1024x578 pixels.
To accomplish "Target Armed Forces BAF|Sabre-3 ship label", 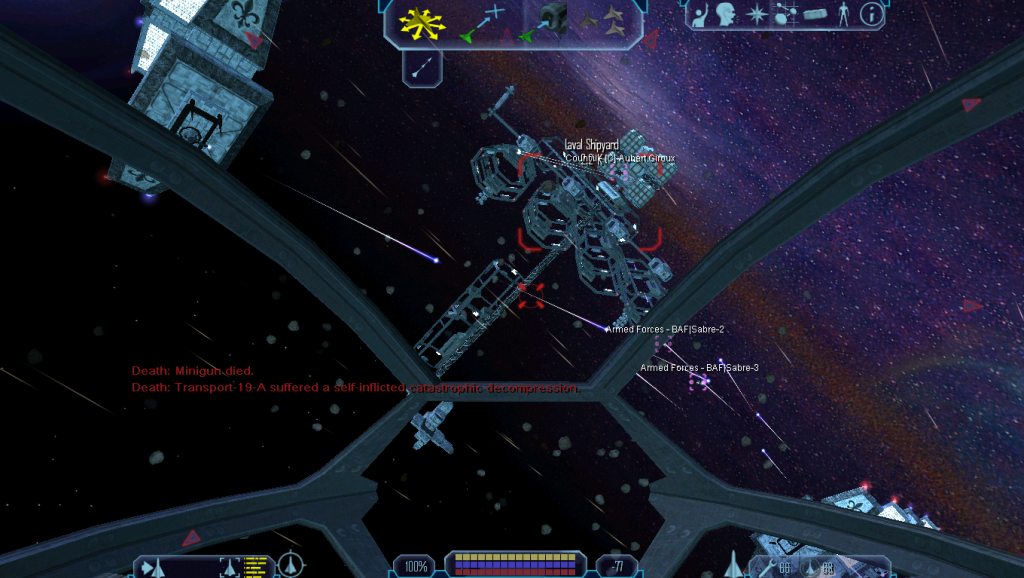I will tap(699, 368).
